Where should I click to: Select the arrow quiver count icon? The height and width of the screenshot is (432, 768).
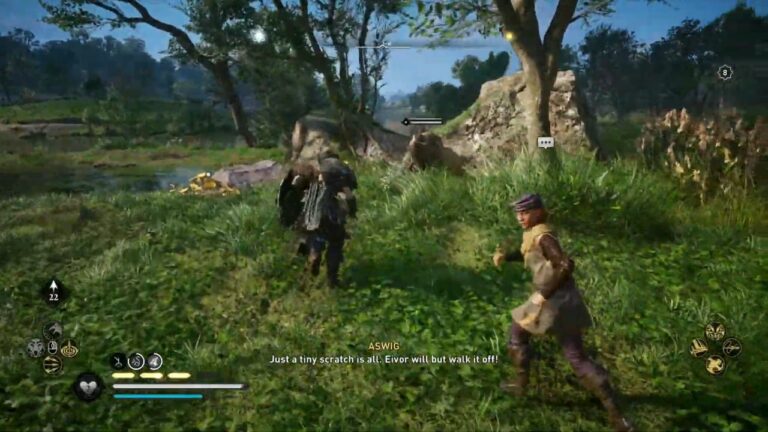pos(53,291)
